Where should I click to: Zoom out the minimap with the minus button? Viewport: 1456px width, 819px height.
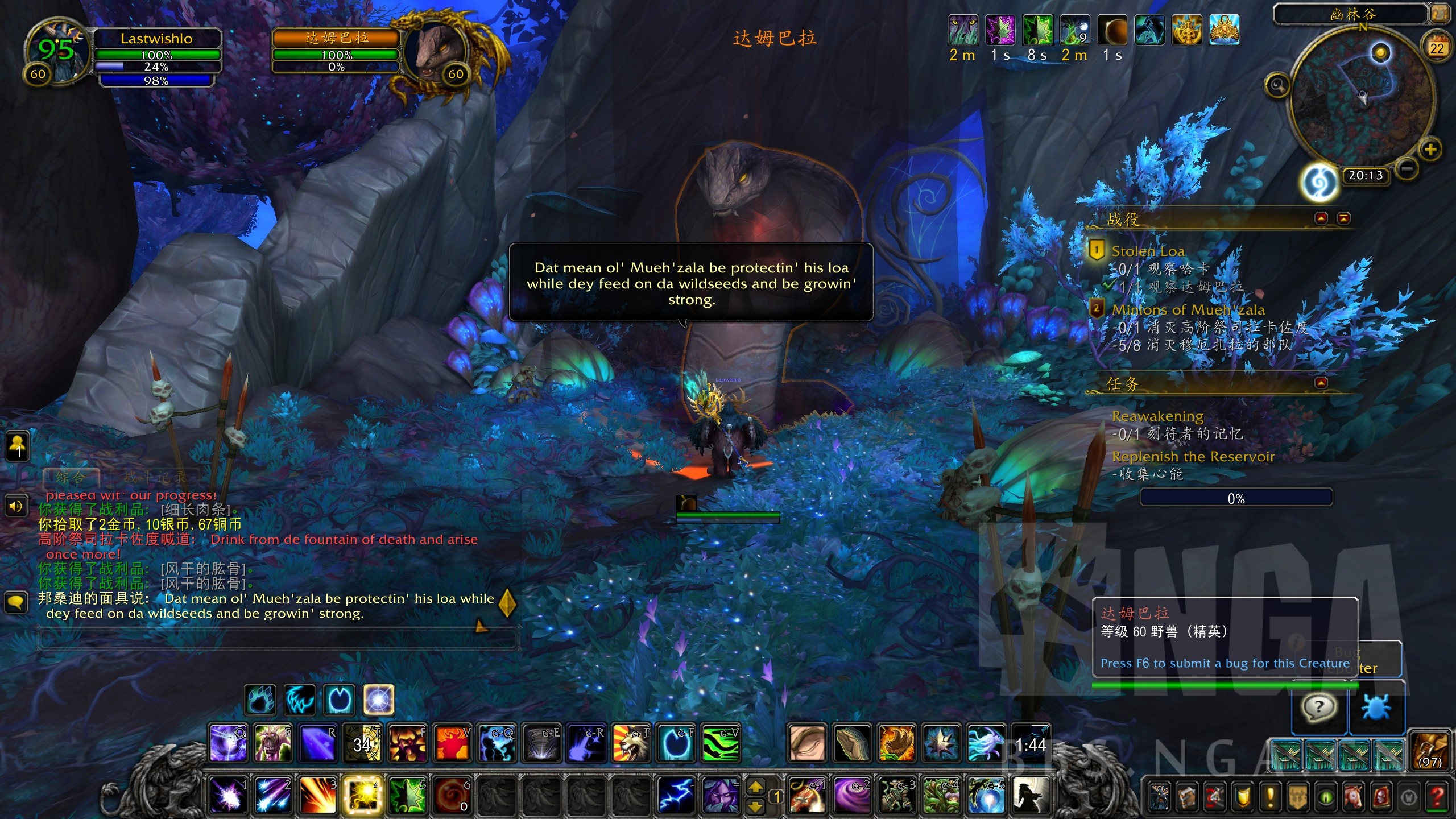click(x=1406, y=169)
